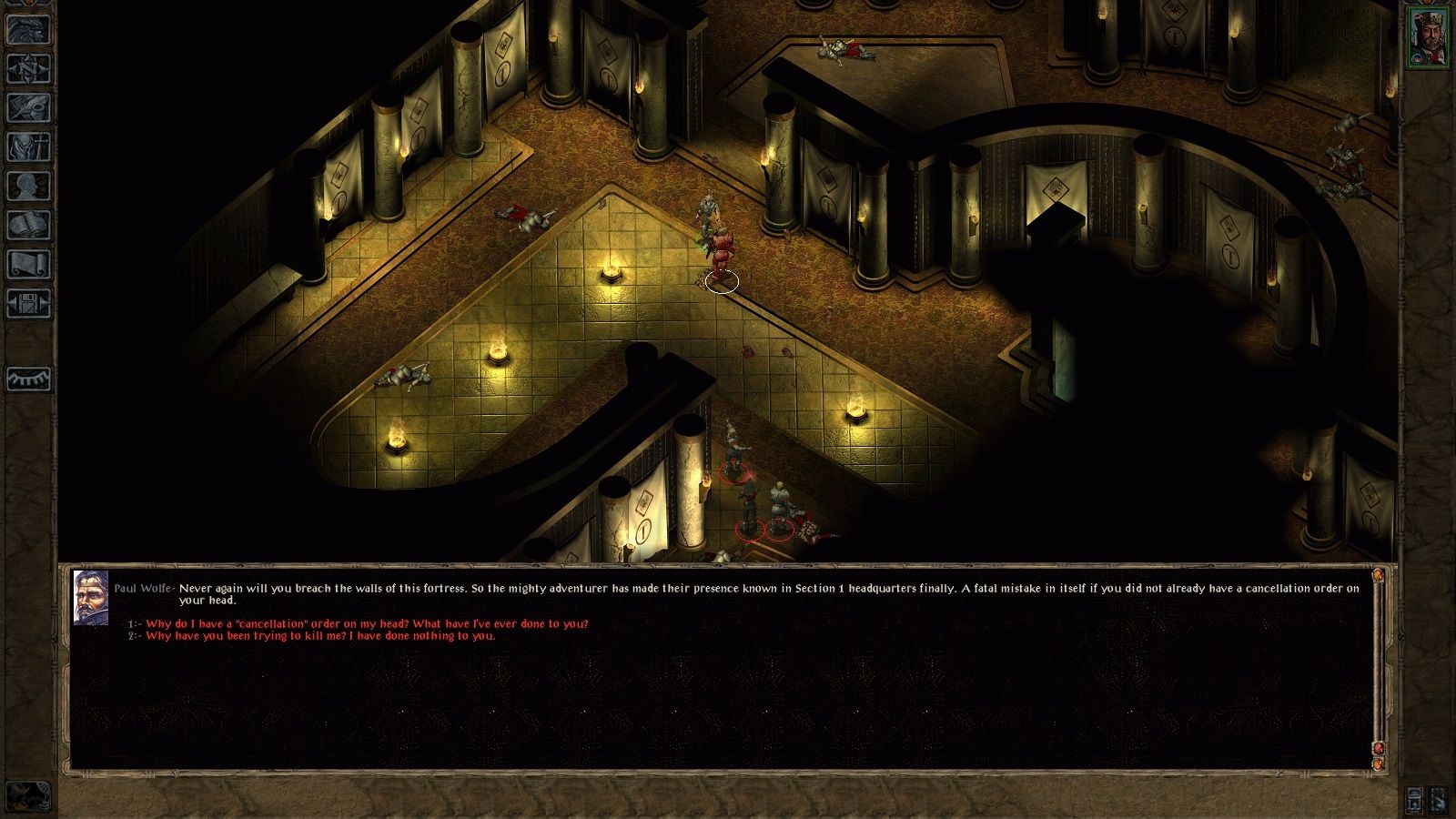Screen dimensions: 1456x819
Task: Open the world map via compass icon
Action: coord(27,70)
